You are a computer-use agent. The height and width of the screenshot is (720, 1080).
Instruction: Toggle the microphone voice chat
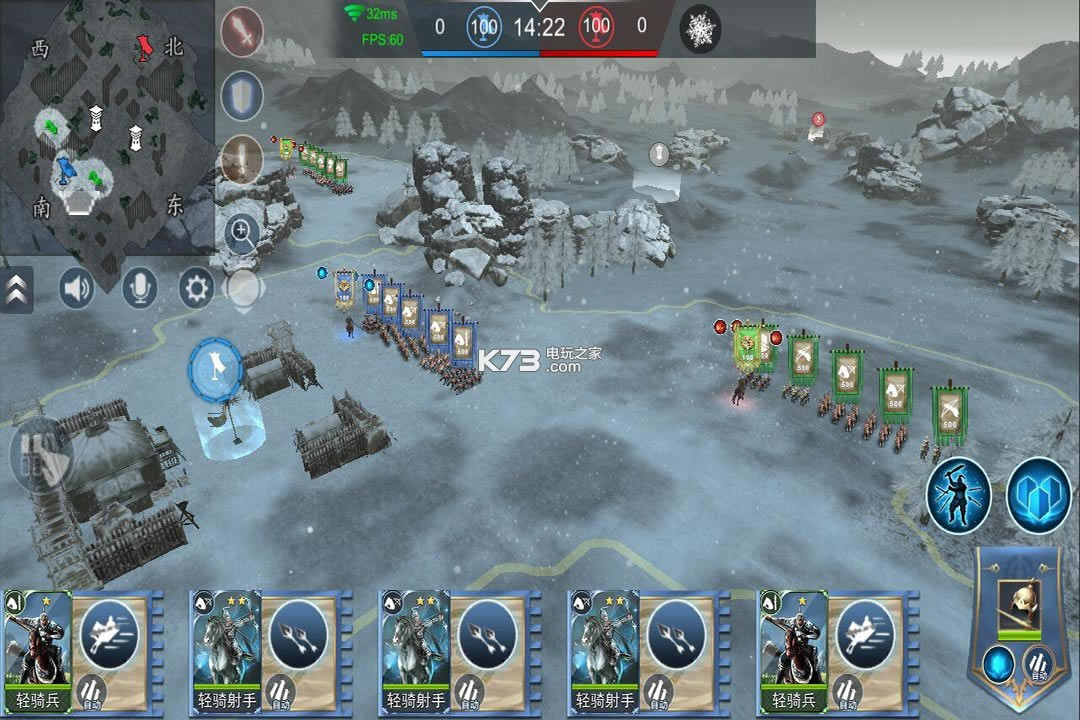click(140, 289)
